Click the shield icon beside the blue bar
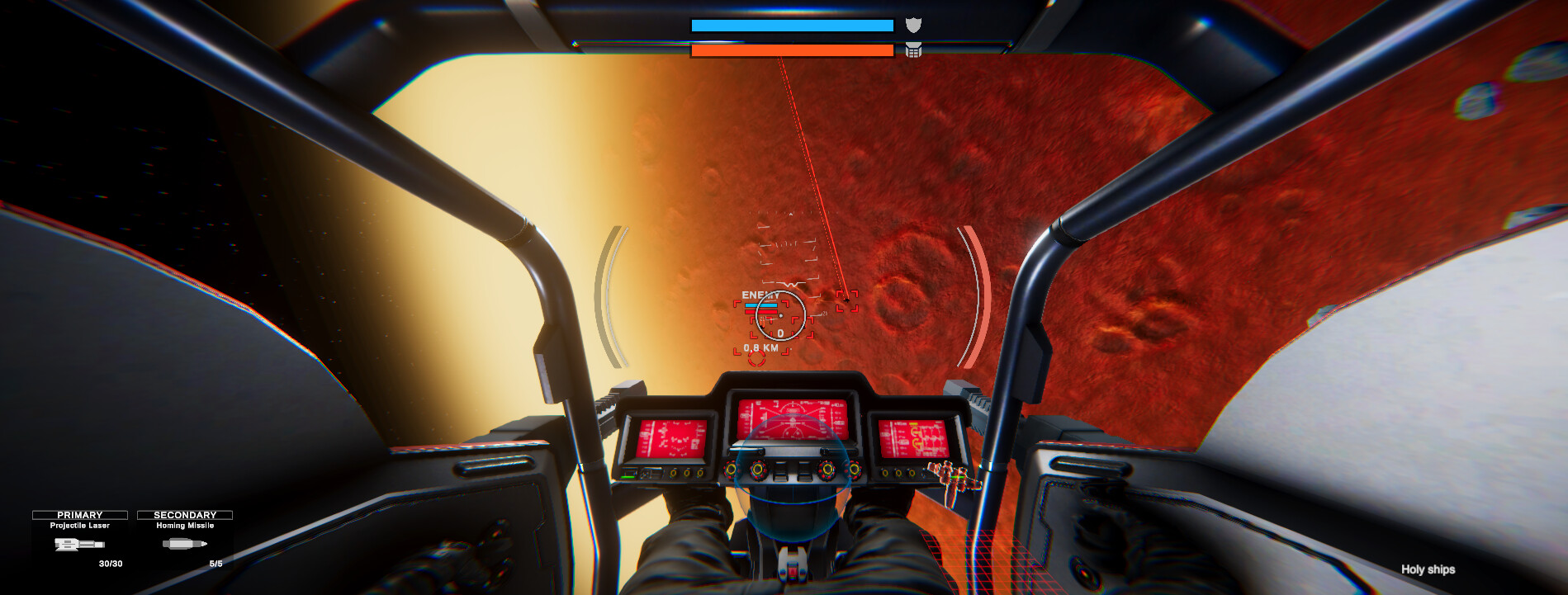This screenshot has height=595, width=1568. point(913,25)
